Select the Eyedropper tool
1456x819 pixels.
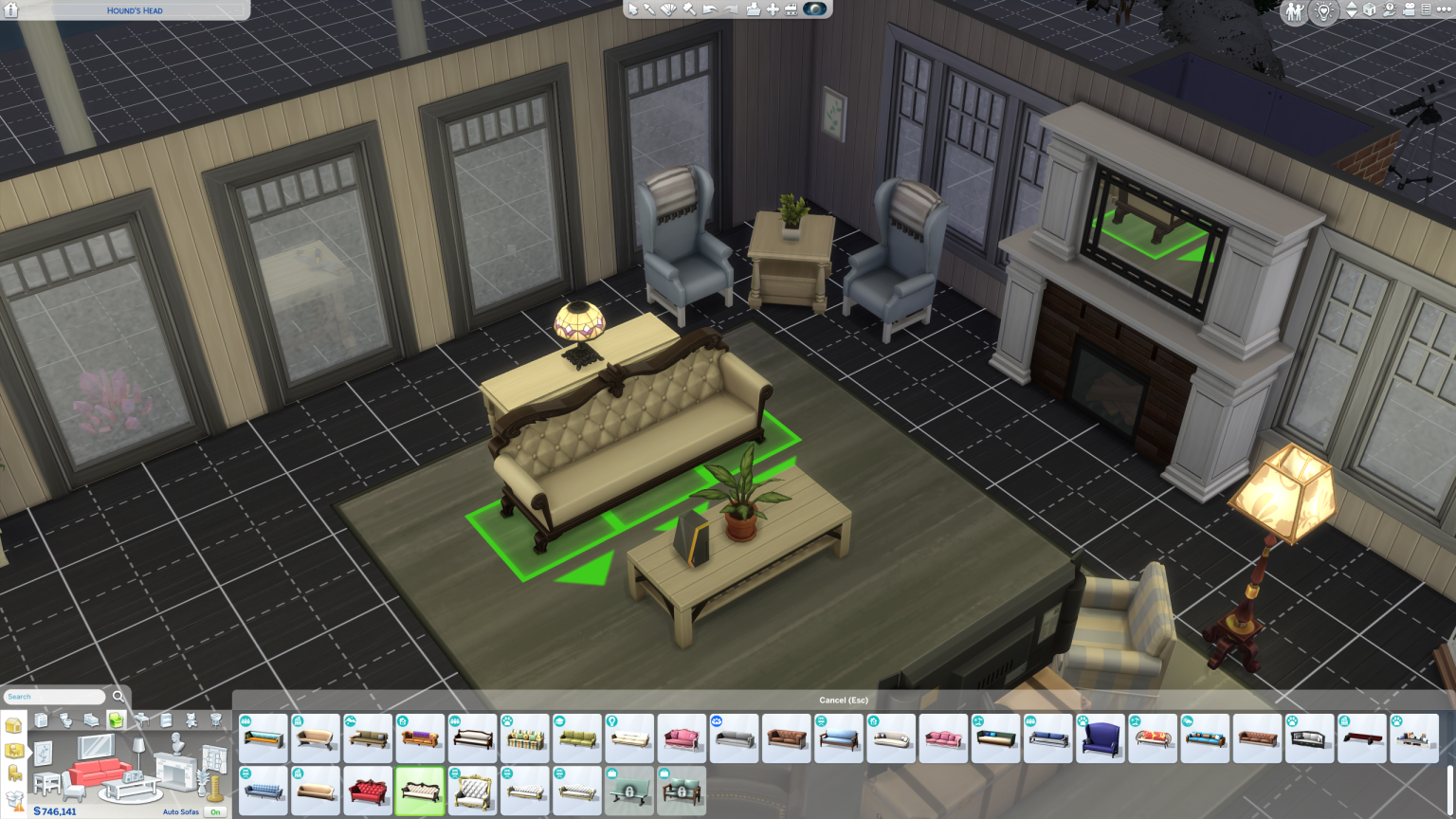(649, 9)
